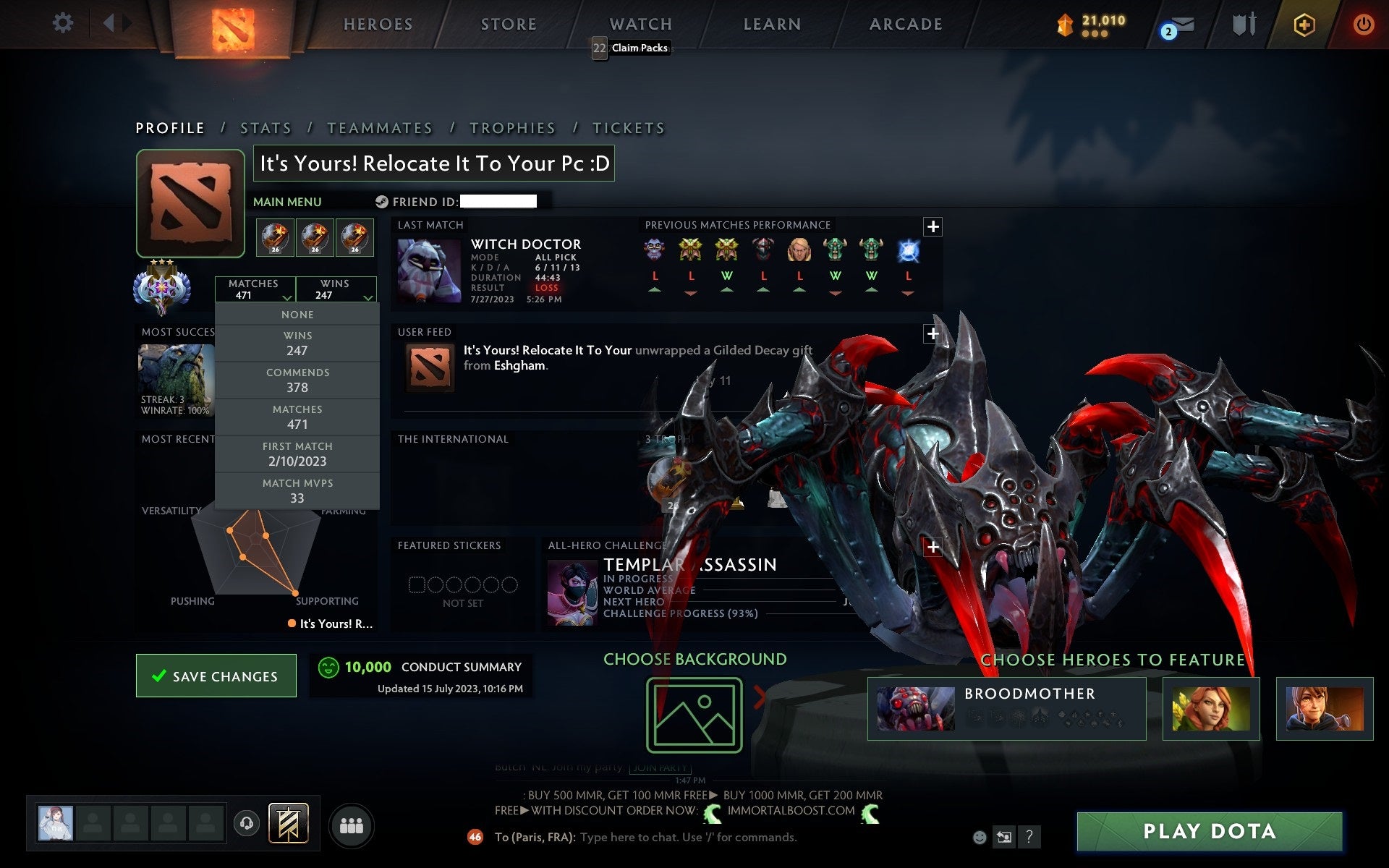1389x868 pixels.
Task: Expand Previous Matches Performance with the plus
Action: (934, 226)
